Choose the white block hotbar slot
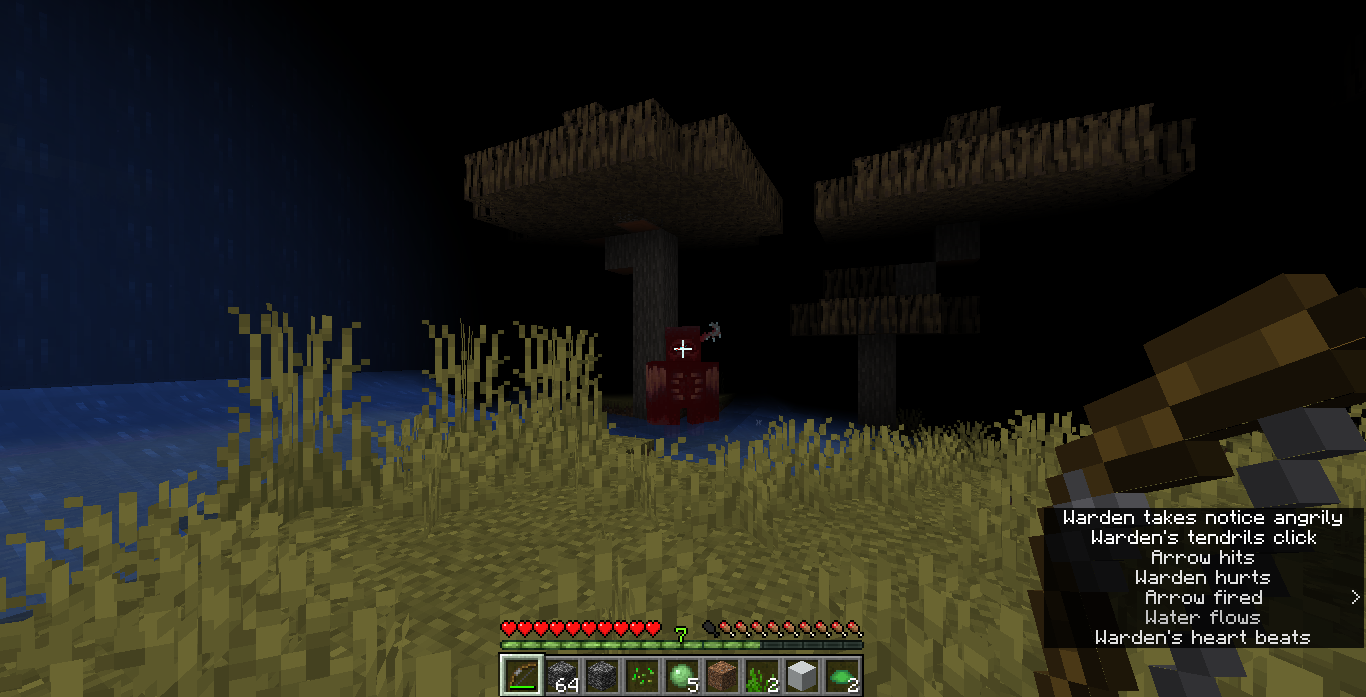1366x697 pixels. click(801, 675)
